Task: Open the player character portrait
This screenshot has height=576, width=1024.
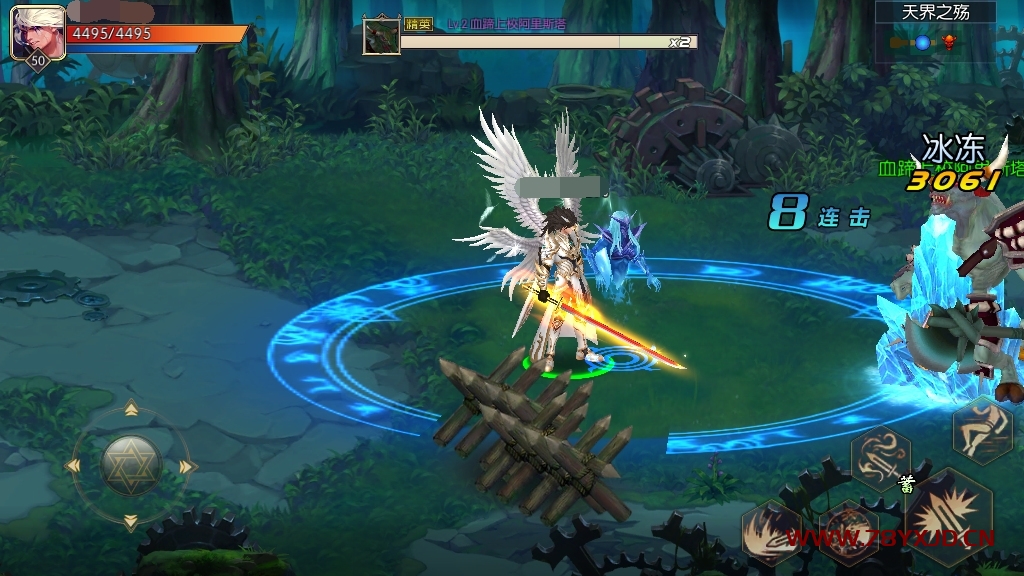Action: pos(37,34)
